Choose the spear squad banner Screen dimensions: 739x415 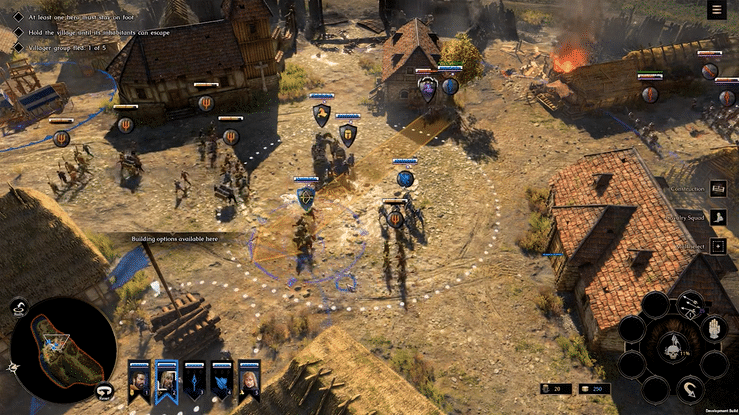(194, 380)
